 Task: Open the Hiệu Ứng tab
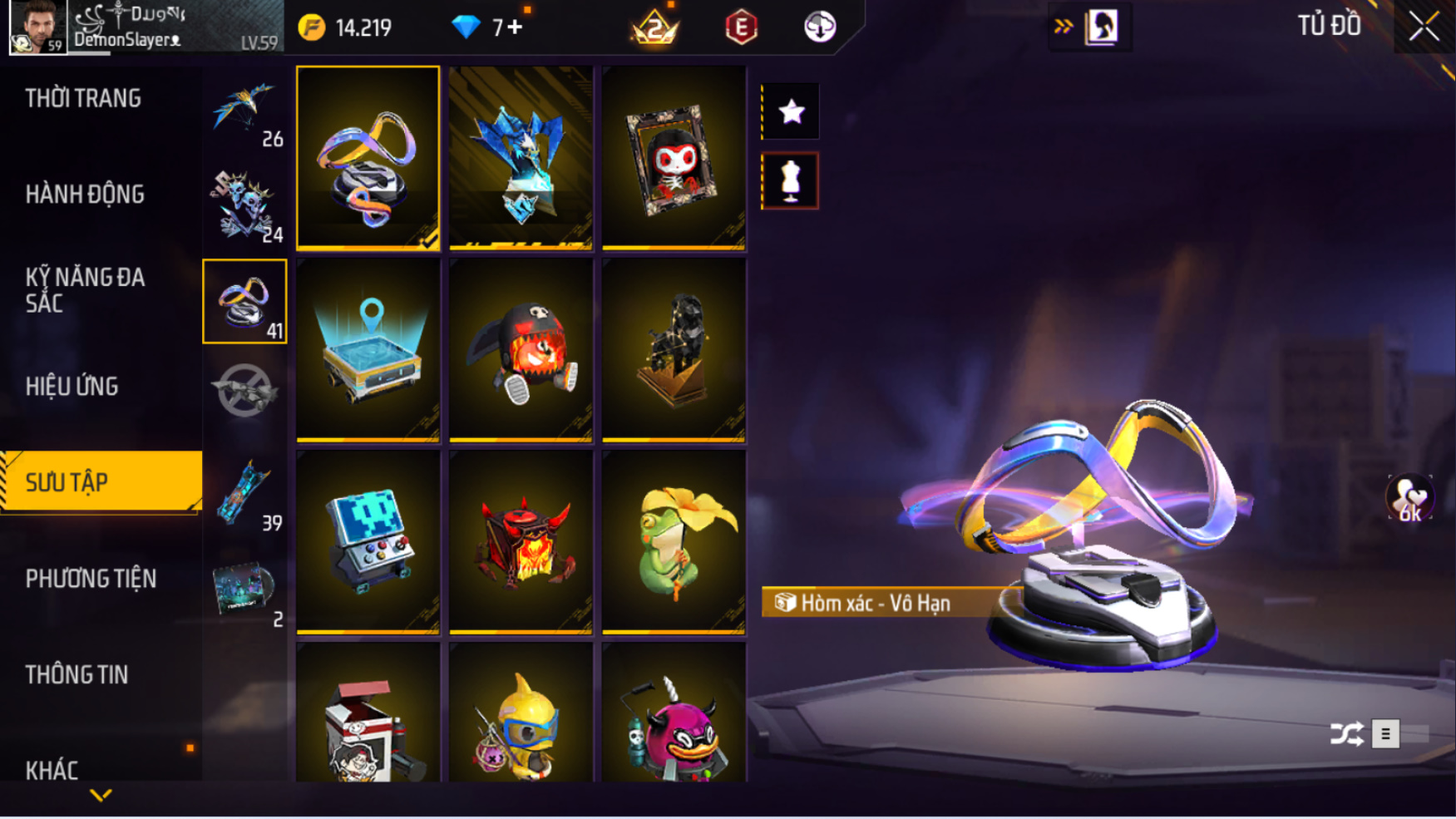72,387
